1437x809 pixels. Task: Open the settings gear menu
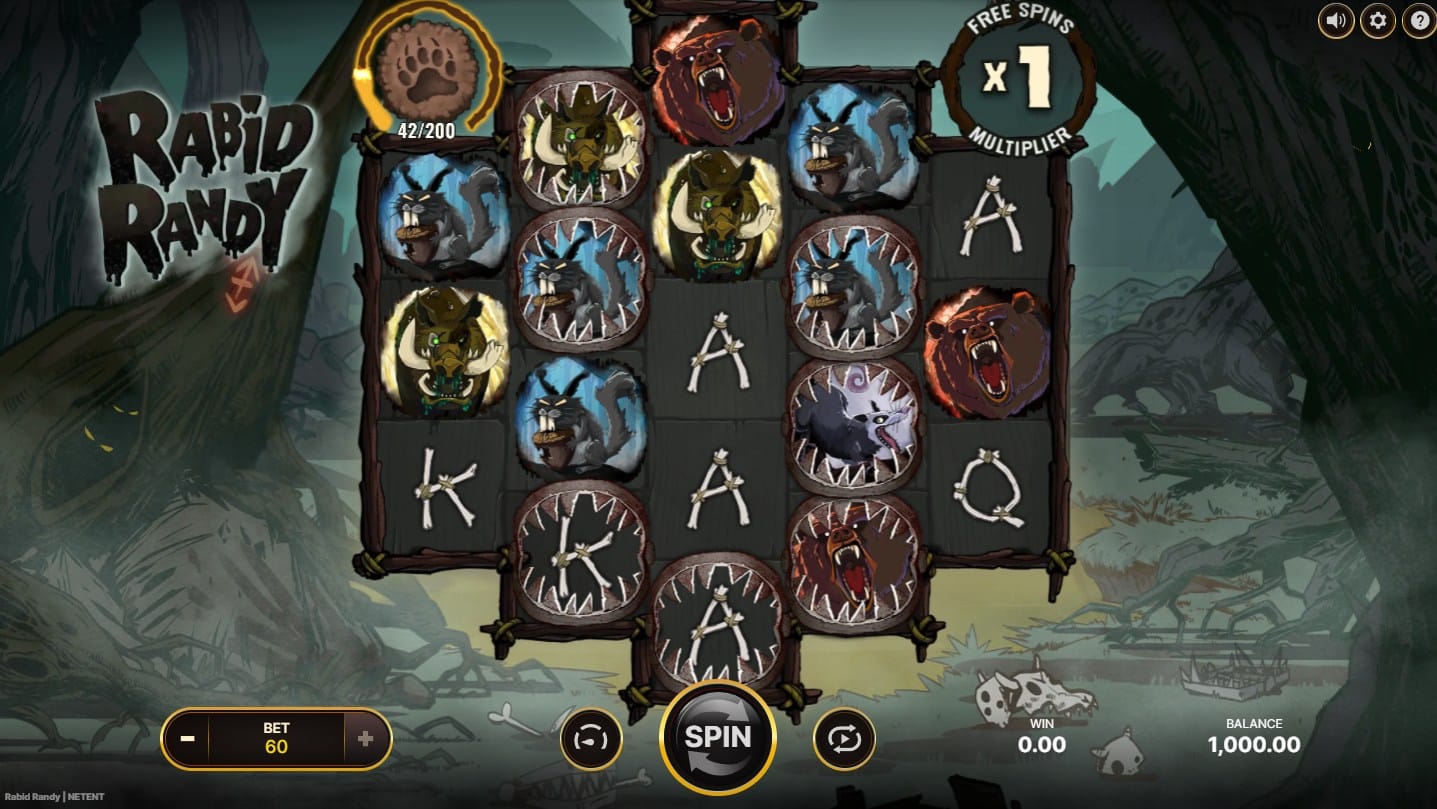point(1378,20)
